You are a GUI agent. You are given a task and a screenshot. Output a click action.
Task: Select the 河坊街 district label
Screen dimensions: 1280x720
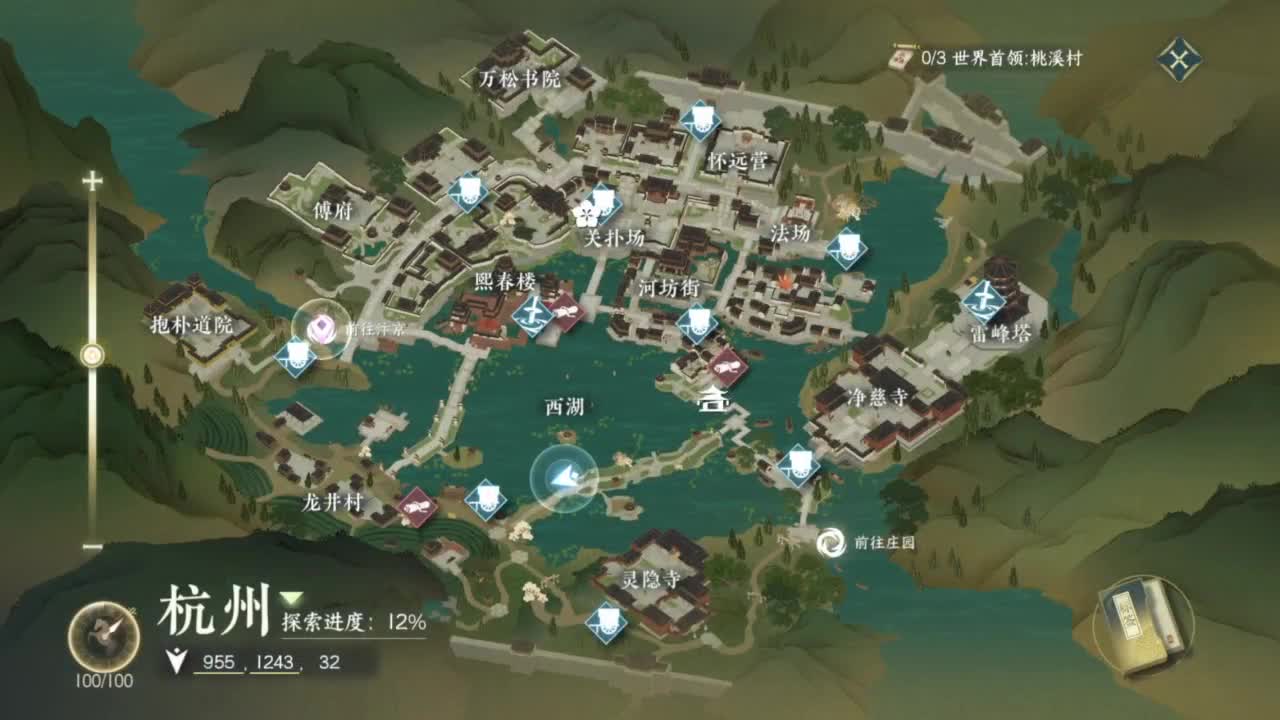(x=670, y=289)
